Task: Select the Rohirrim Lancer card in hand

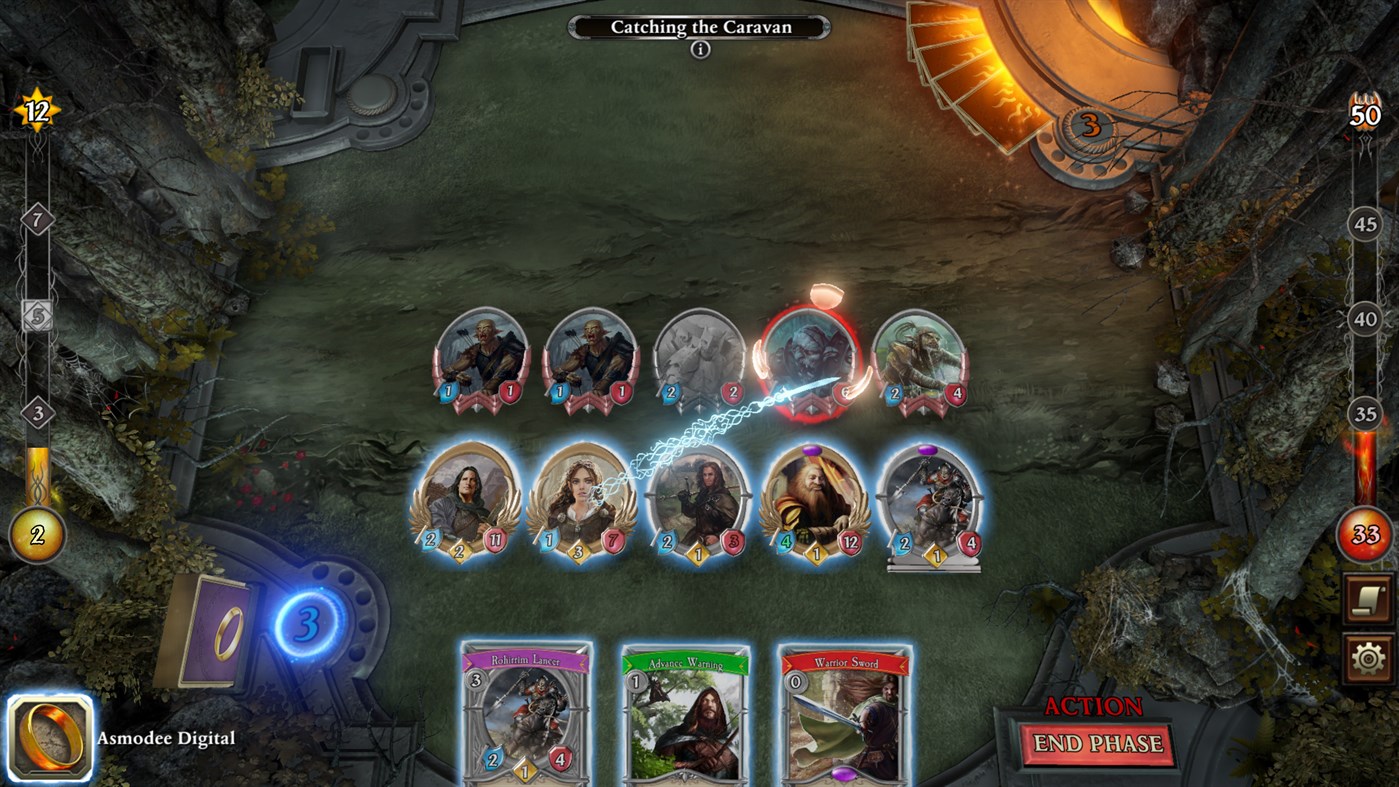Action: click(525, 720)
